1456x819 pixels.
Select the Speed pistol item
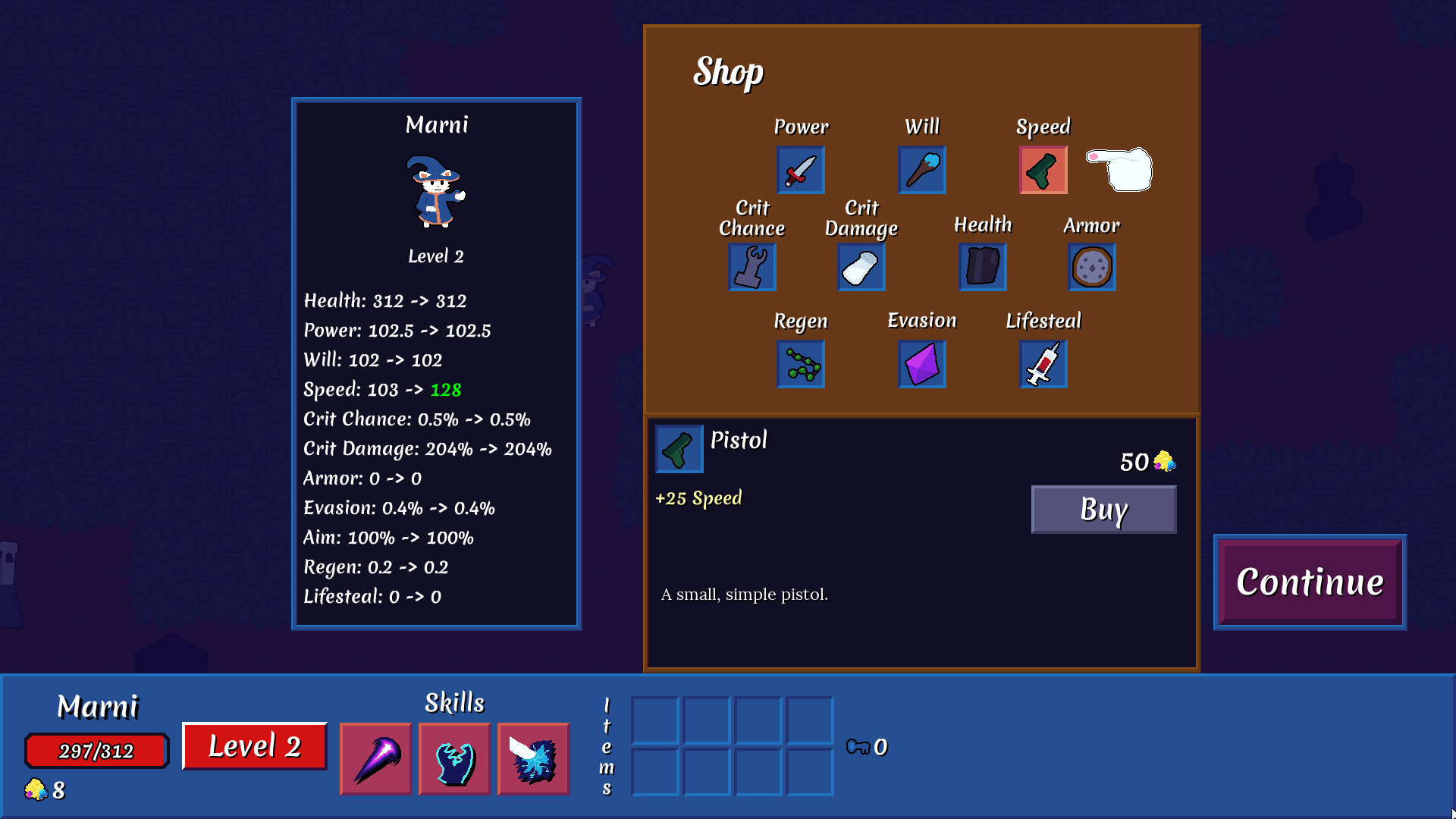coord(1043,170)
